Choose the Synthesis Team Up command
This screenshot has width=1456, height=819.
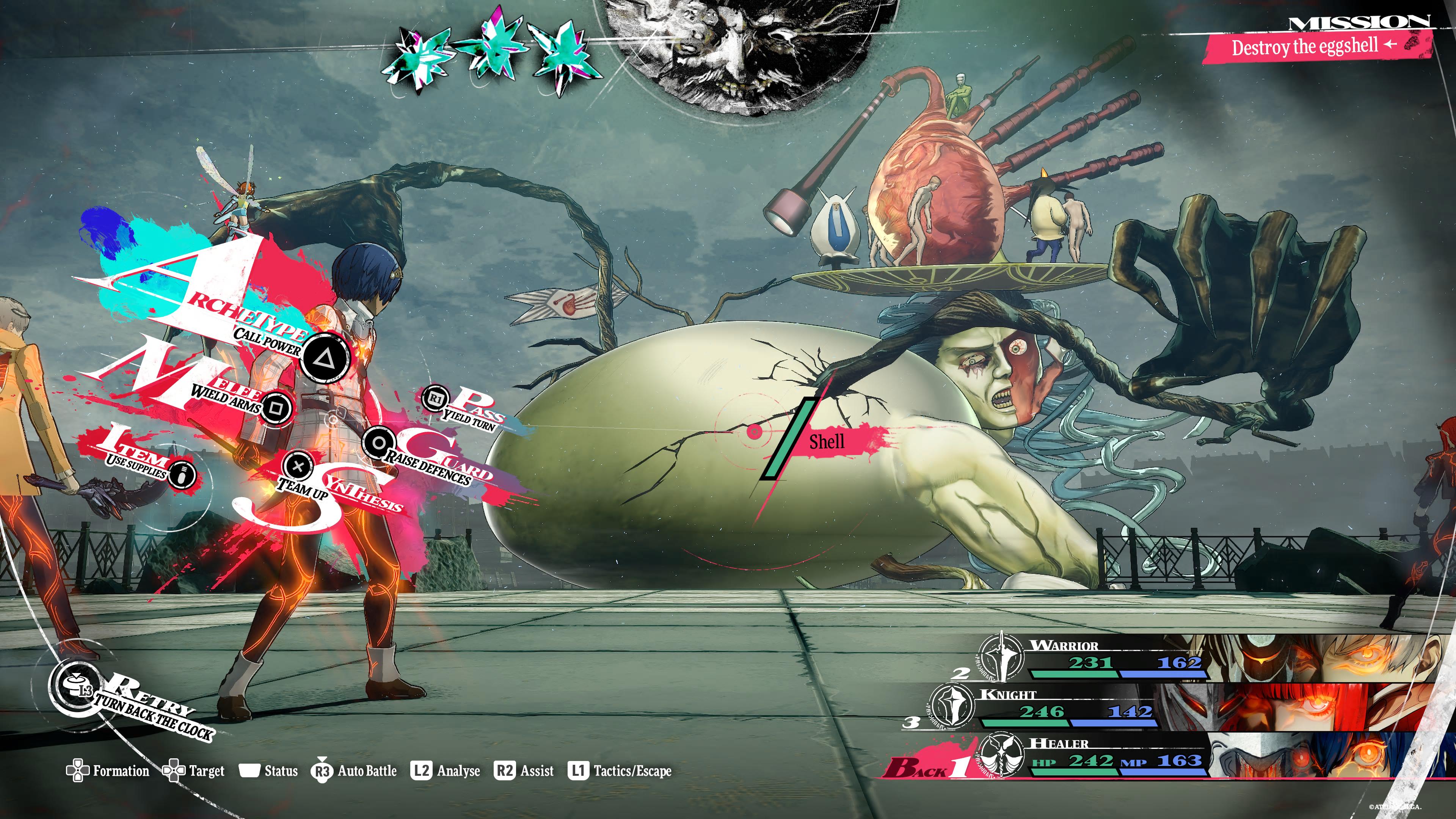point(298,466)
